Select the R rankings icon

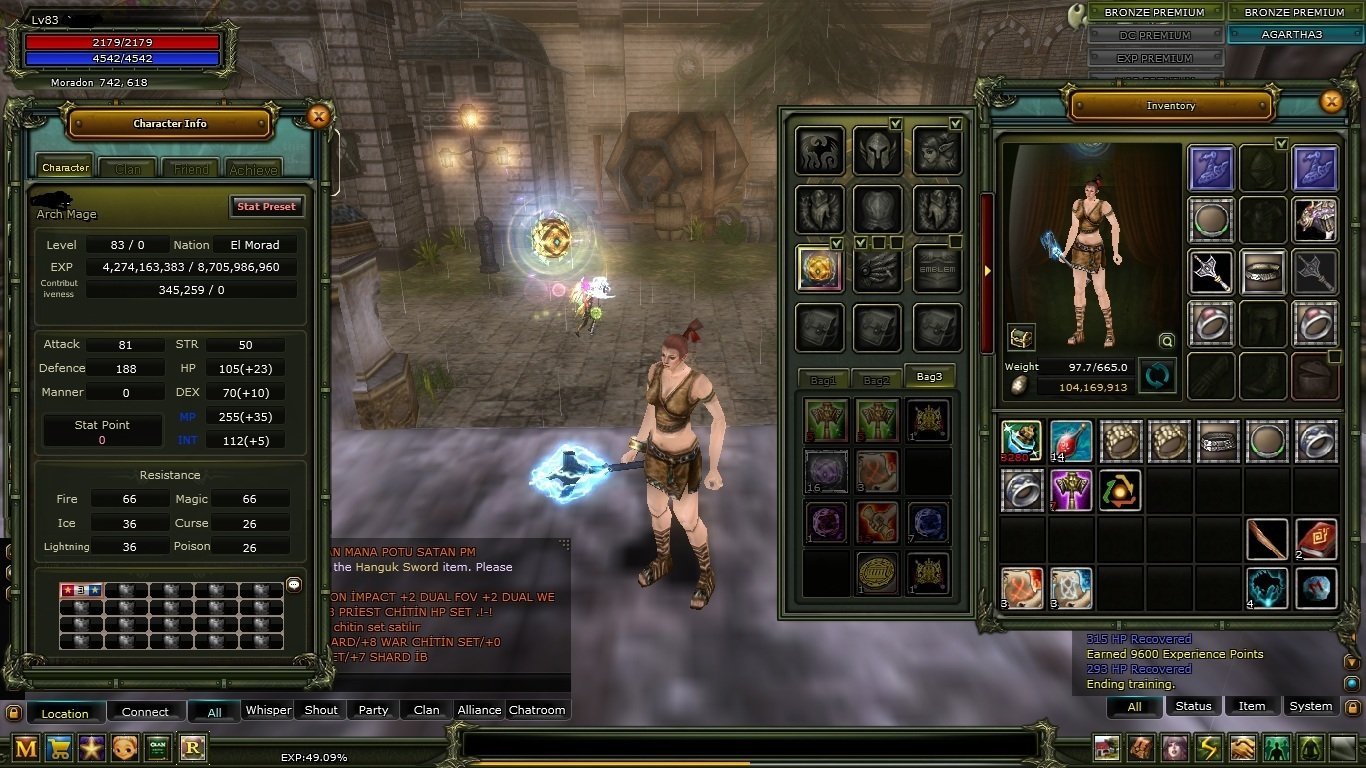pos(192,748)
